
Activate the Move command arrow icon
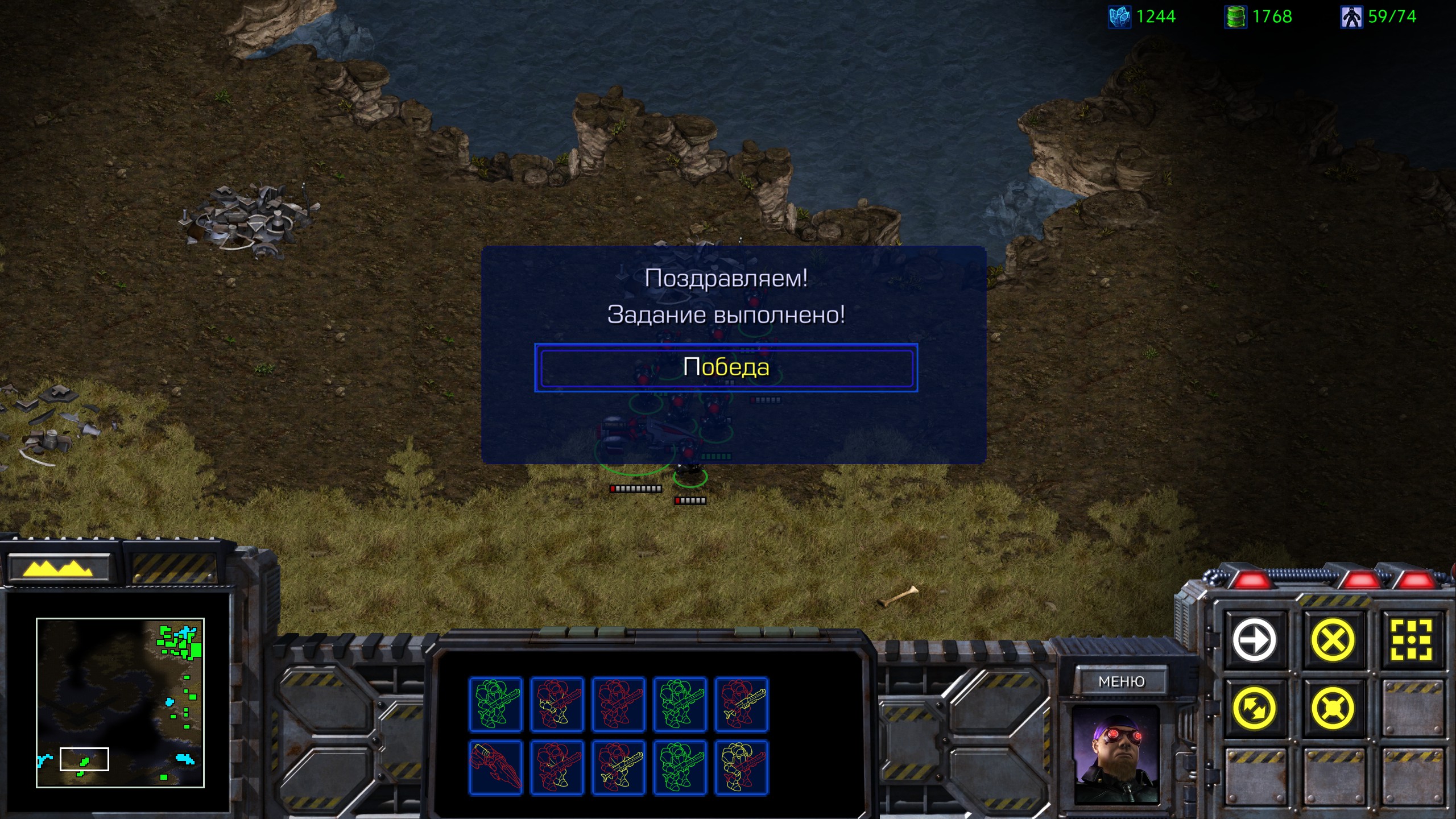tap(1254, 640)
